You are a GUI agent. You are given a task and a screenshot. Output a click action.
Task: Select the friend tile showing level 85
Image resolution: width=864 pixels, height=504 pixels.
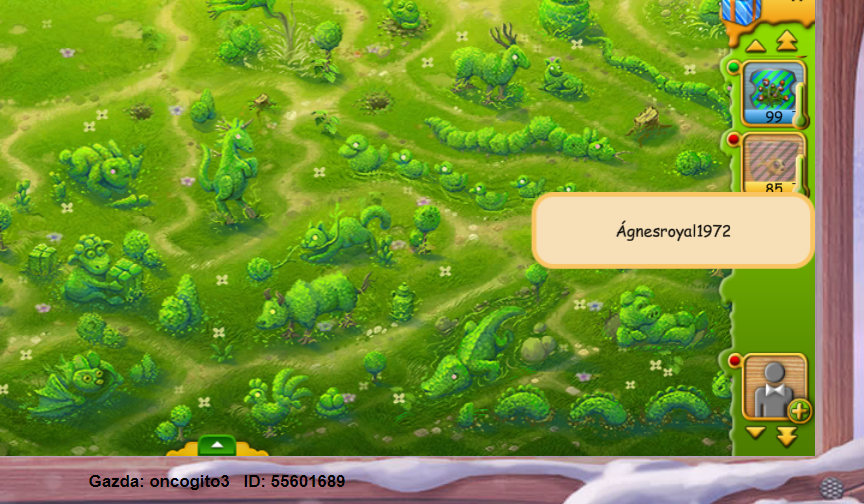click(774, 162)
